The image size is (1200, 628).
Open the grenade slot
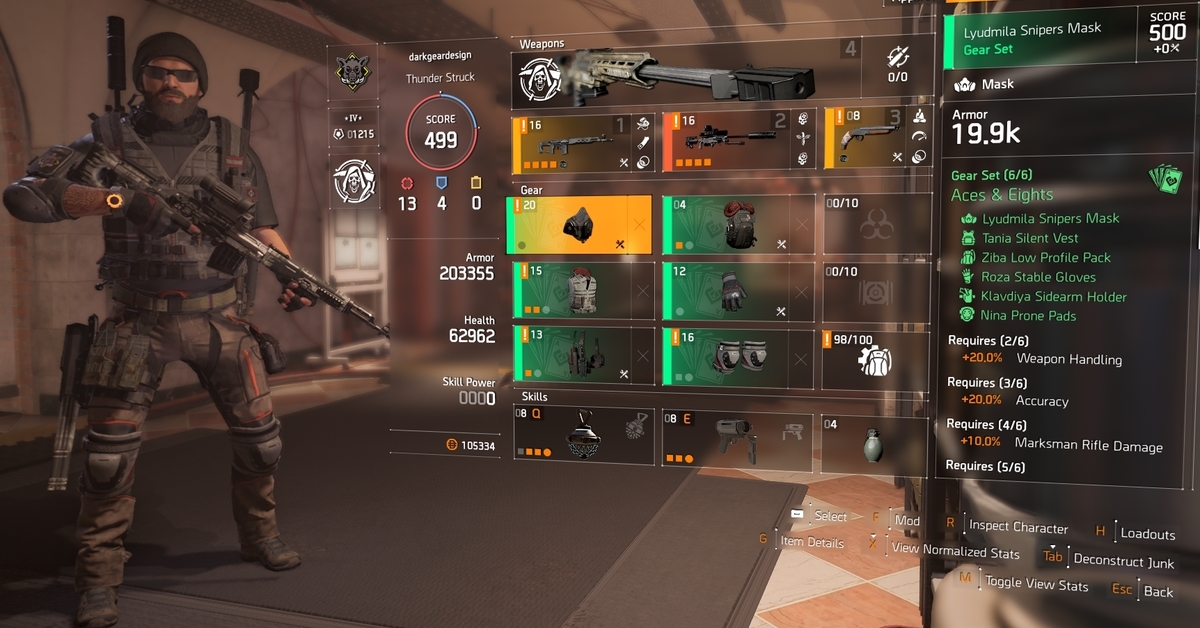click(866, 438)
